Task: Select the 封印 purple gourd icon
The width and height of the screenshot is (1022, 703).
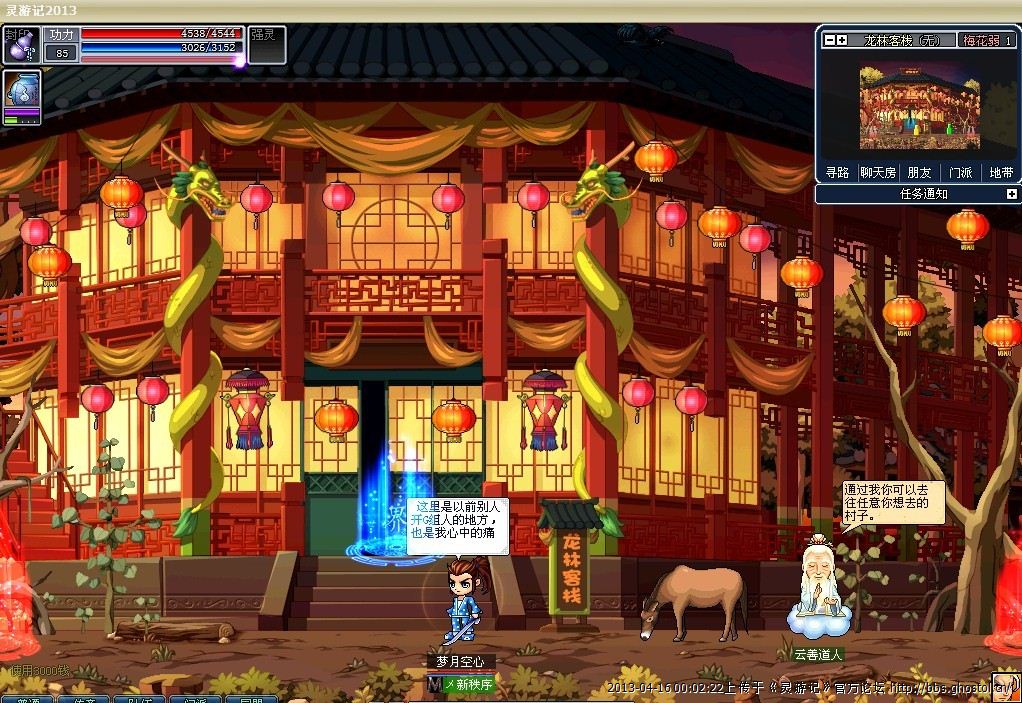Action: point(20,45)
